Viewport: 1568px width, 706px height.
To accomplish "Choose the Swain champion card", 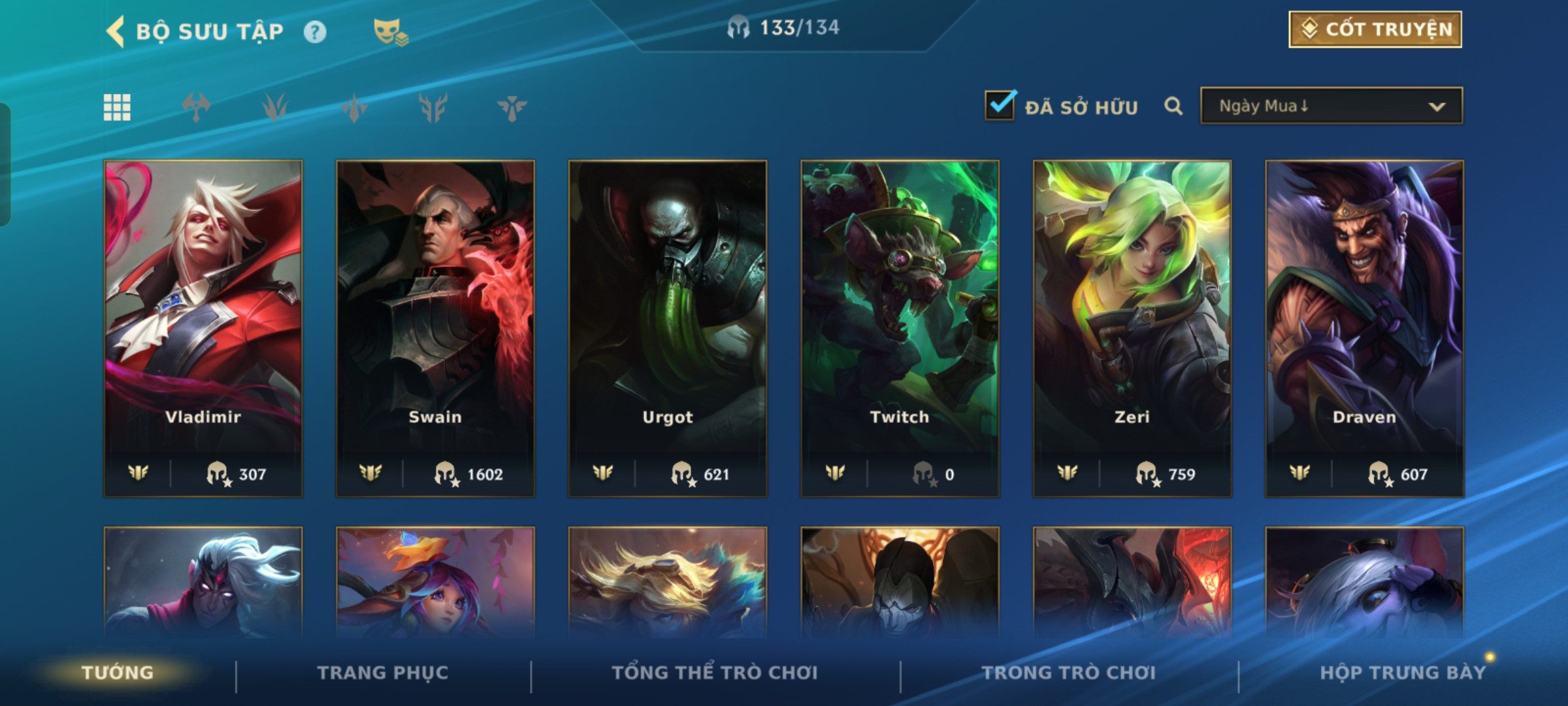I will [x=435, y=327].
